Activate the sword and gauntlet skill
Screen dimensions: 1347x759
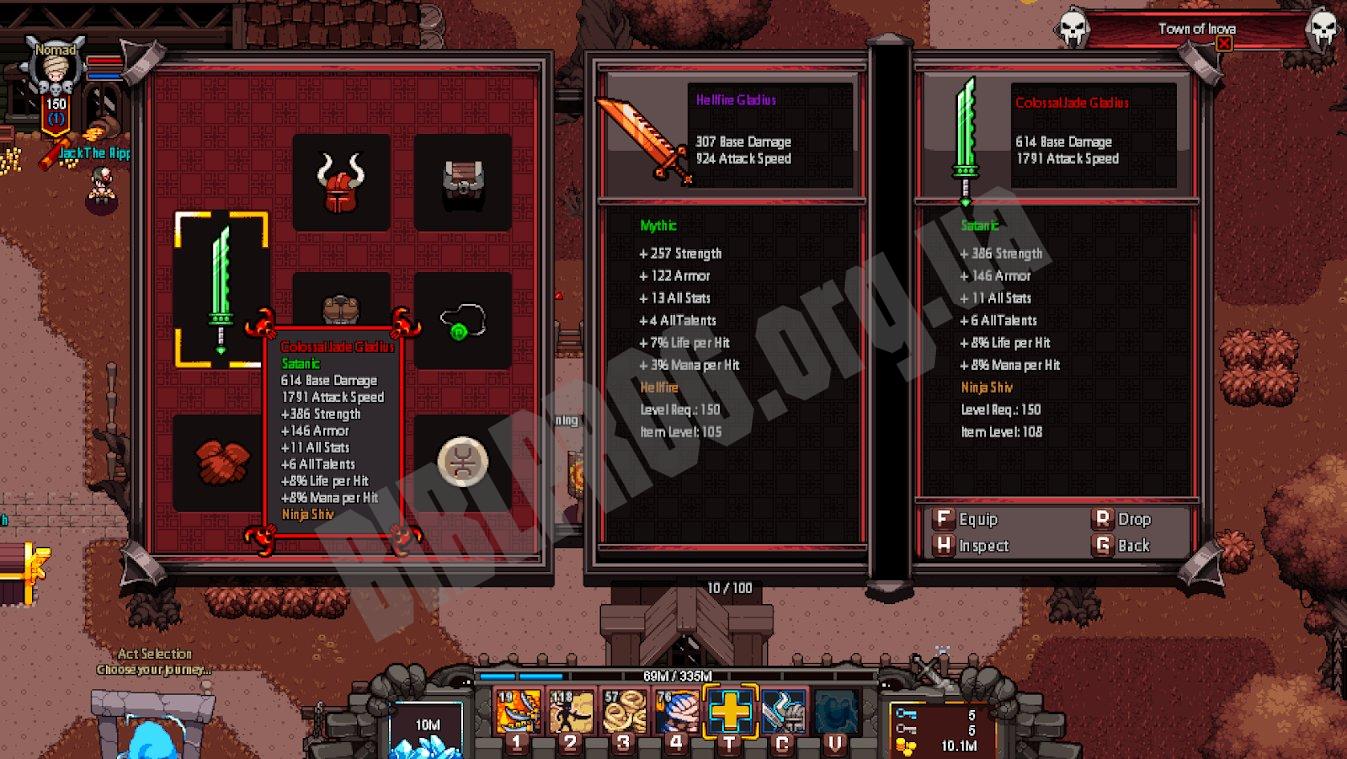pos(784,712)
